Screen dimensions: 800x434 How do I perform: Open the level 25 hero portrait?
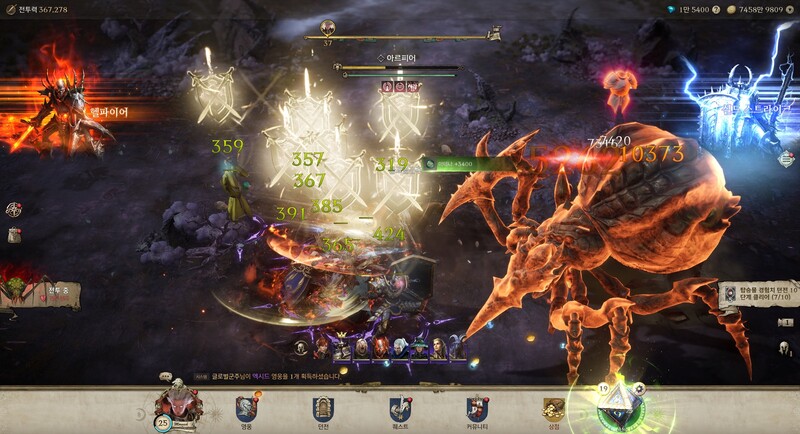pyautogui.click(x=179, y=406)
